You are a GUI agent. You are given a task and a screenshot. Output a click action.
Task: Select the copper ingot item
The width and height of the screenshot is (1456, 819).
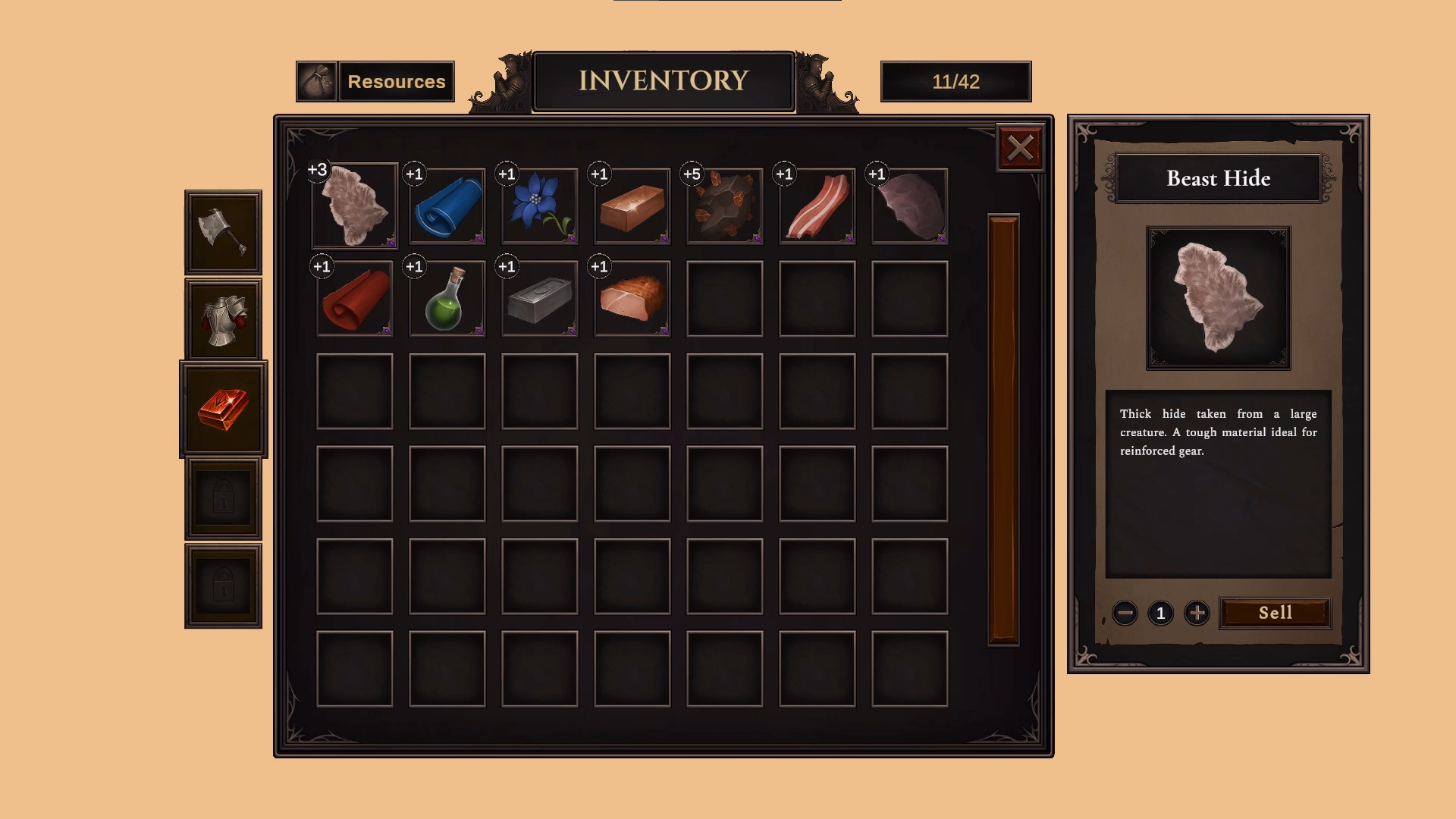pos(631,205)
